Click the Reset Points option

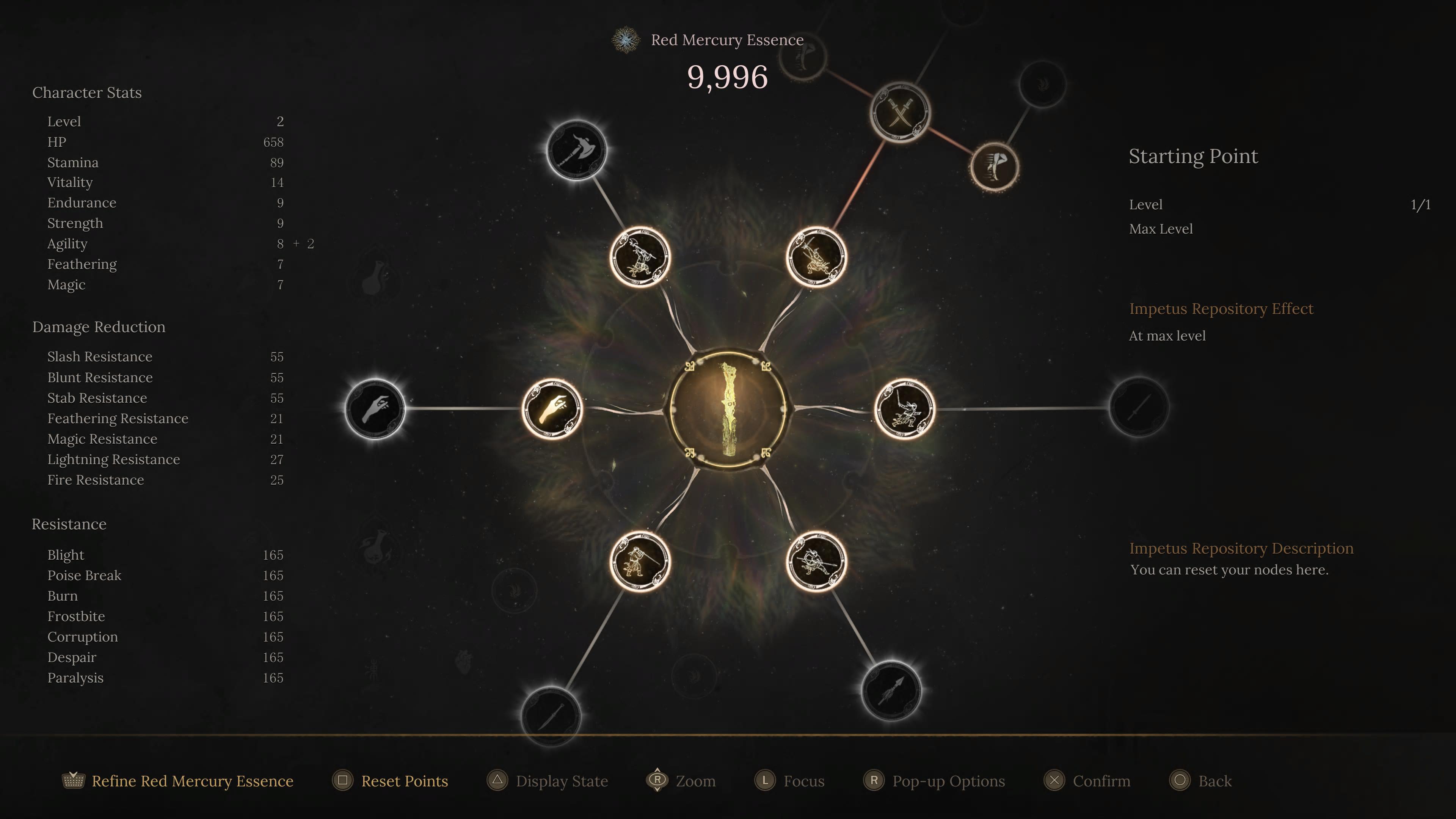[x=404, y=781]
